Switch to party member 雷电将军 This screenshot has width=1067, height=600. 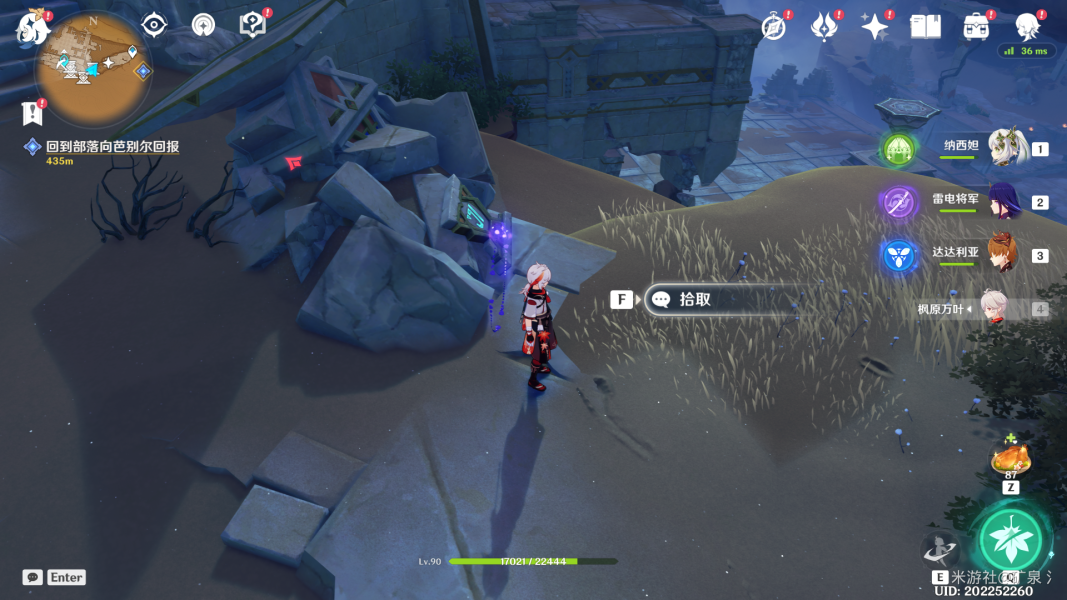click(1004, 201)
